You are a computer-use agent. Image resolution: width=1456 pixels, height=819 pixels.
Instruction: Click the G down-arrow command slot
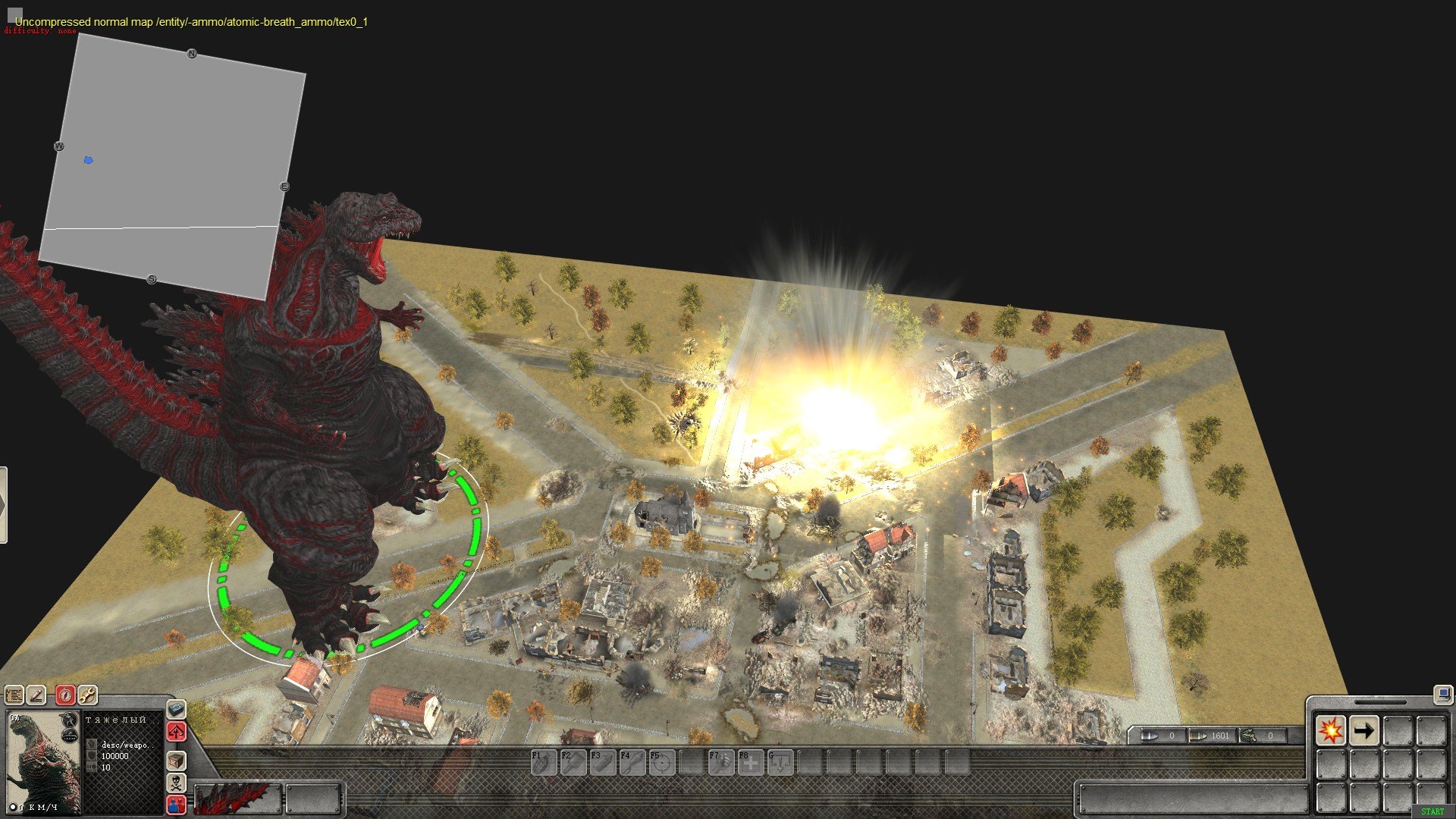[x=780, y=762]
